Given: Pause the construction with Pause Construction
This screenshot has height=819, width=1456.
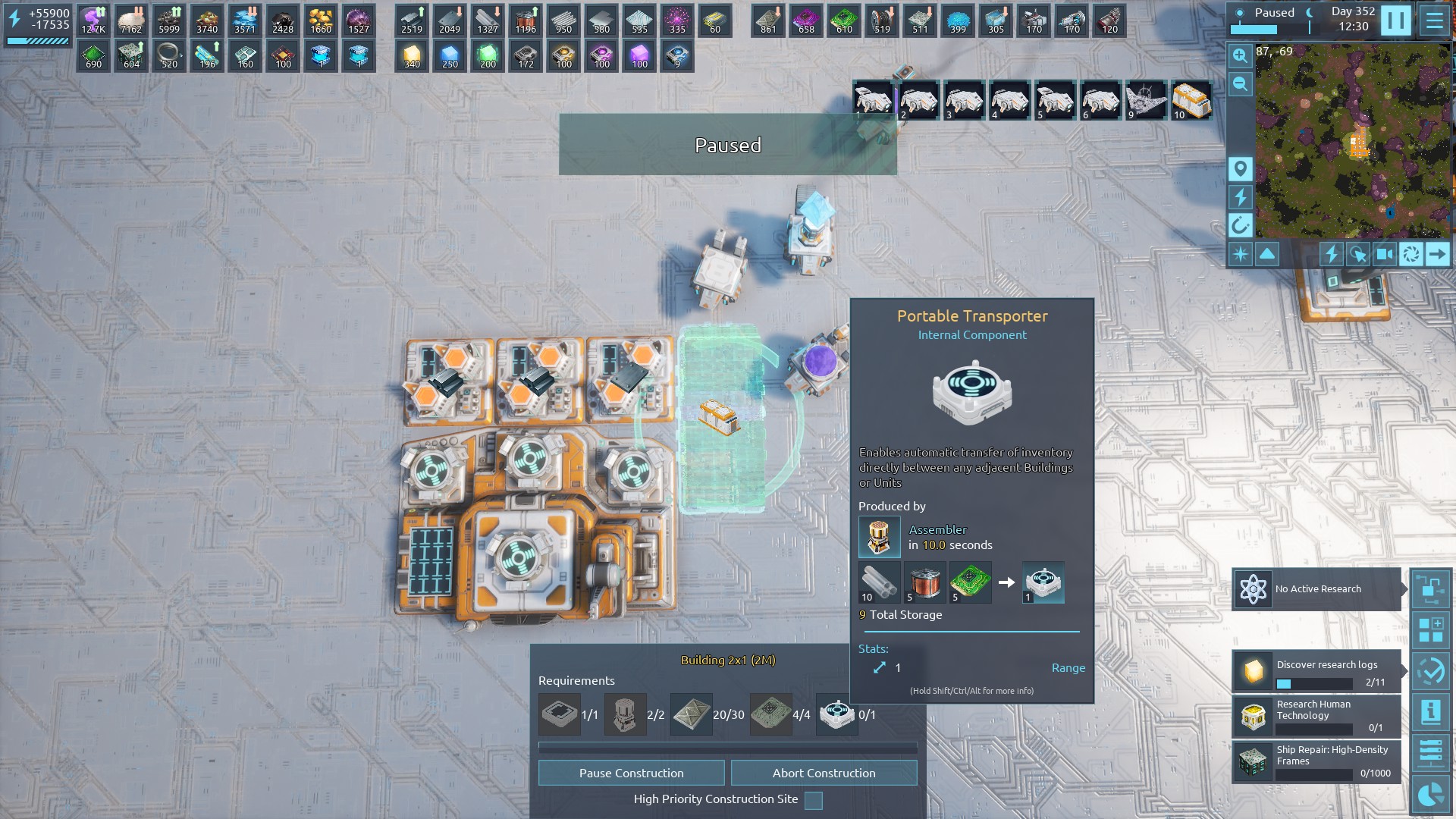Looking at the screenshot, I should pos(631,773).
